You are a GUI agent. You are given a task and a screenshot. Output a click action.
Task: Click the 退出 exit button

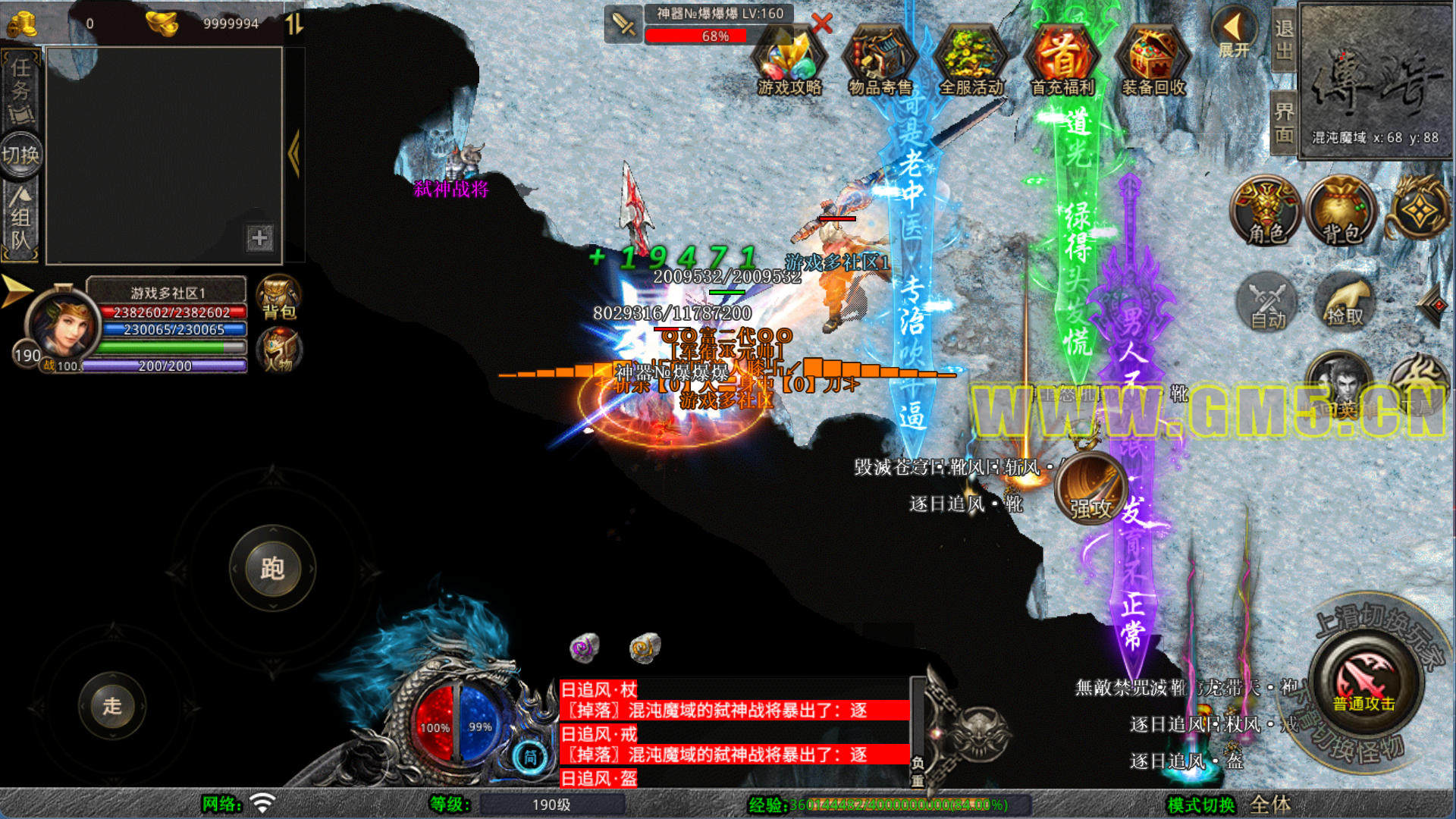pos(1283,39)
